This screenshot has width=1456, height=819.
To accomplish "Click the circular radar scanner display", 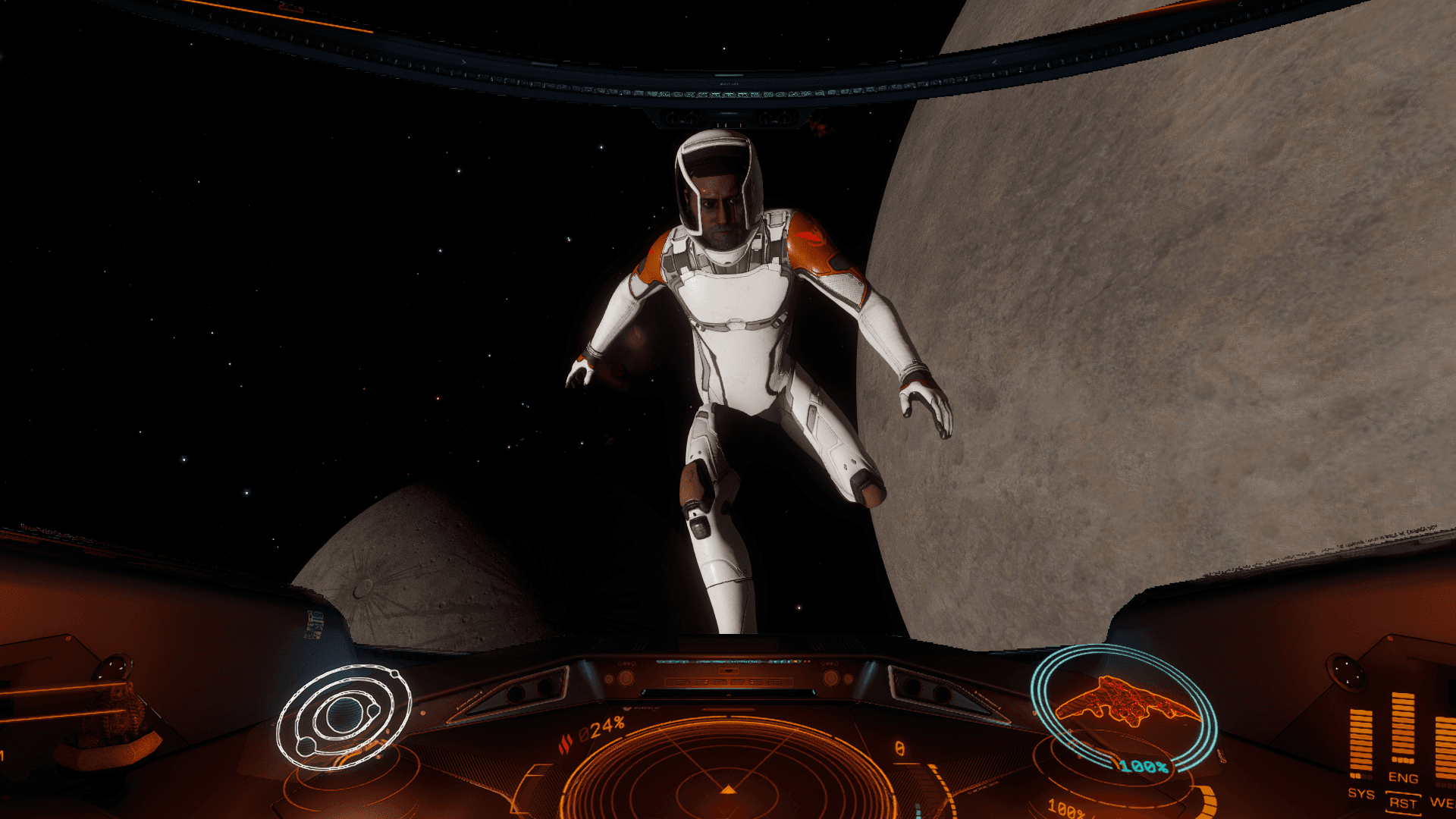I will 728,773.
